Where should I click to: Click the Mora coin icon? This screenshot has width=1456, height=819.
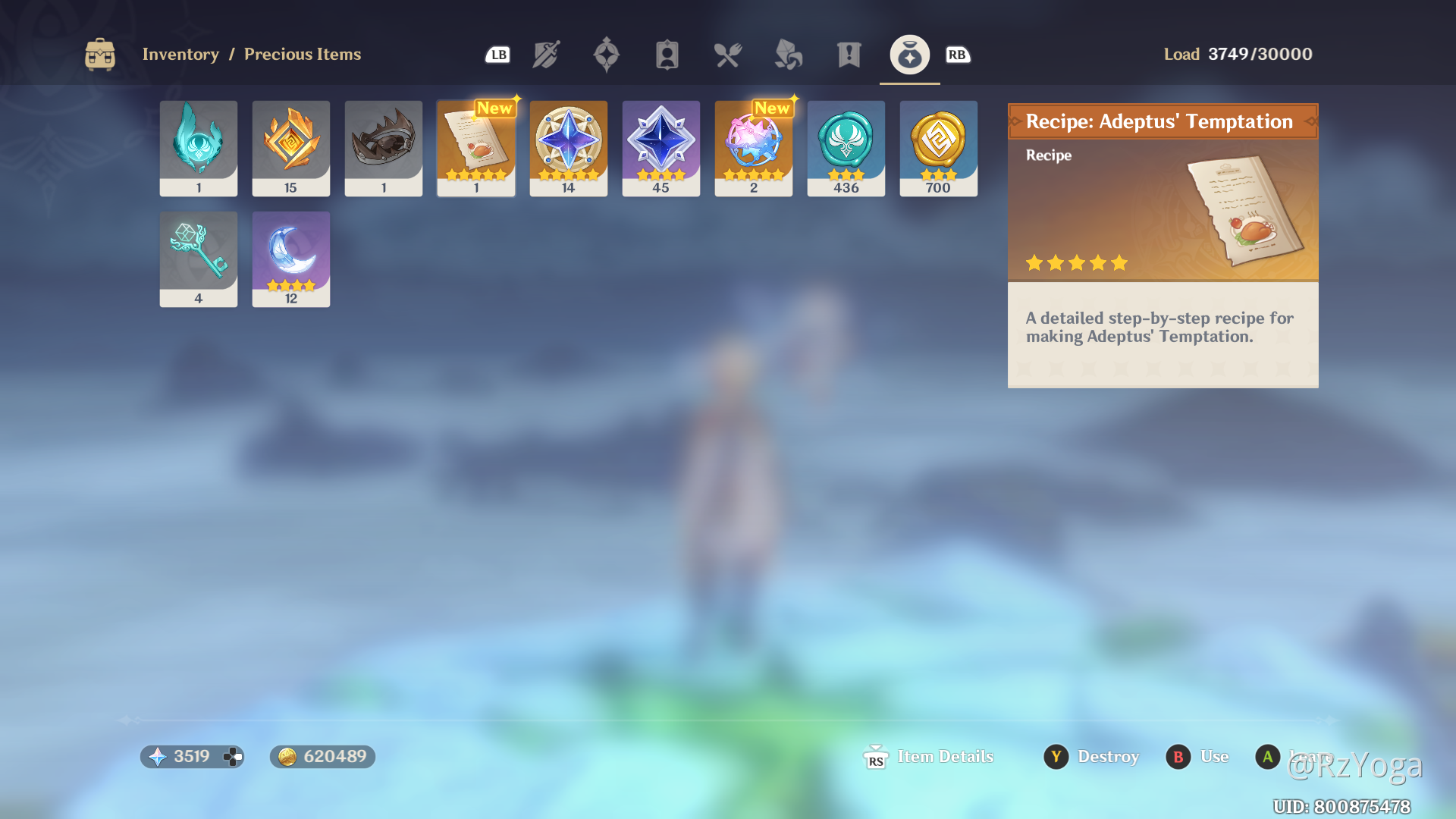[286, 756]
